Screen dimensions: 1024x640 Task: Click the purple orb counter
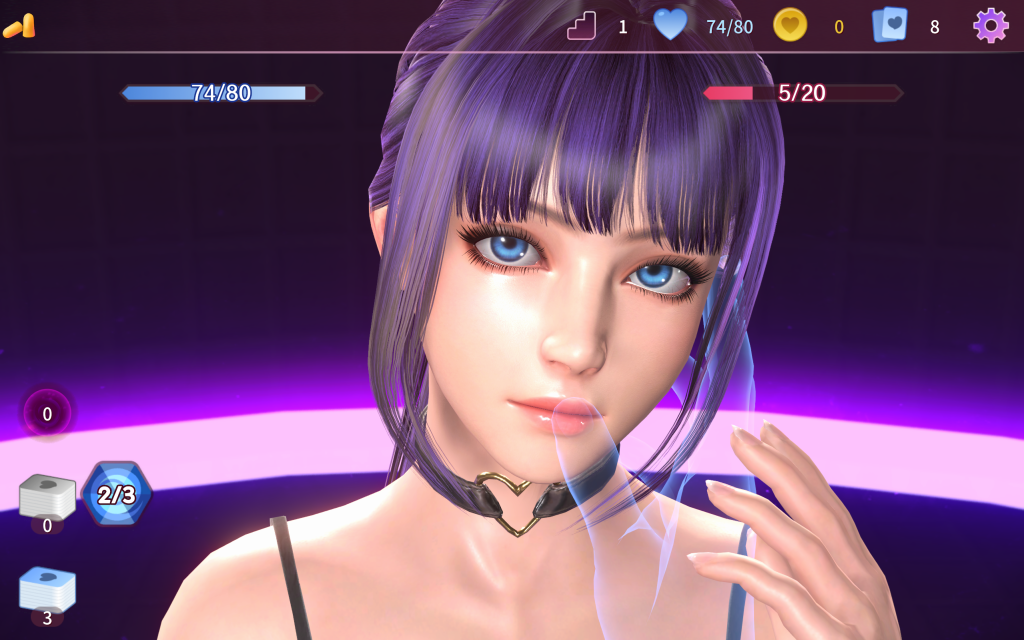[x=47, y=413]
